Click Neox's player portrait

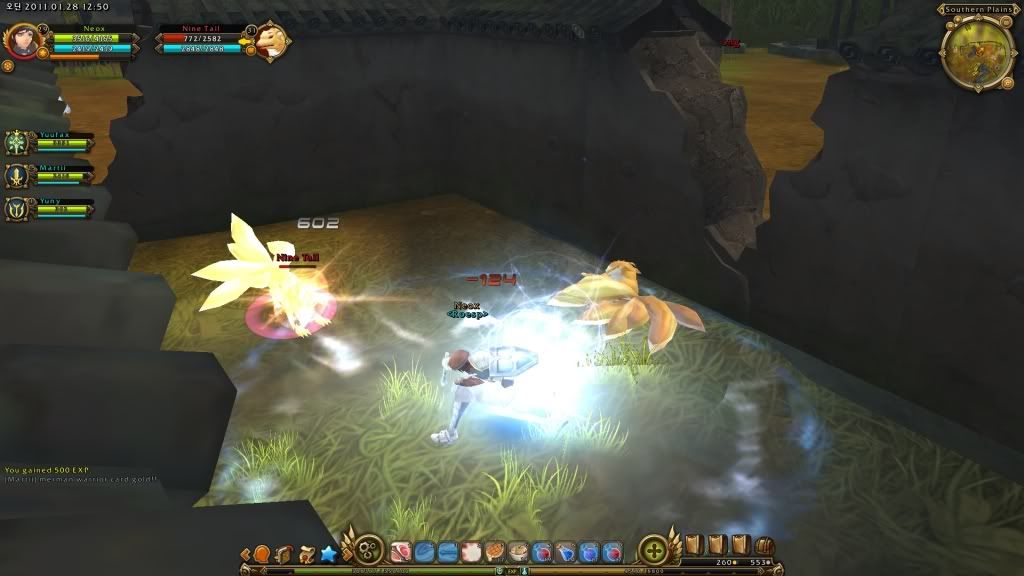coord(20,41)
